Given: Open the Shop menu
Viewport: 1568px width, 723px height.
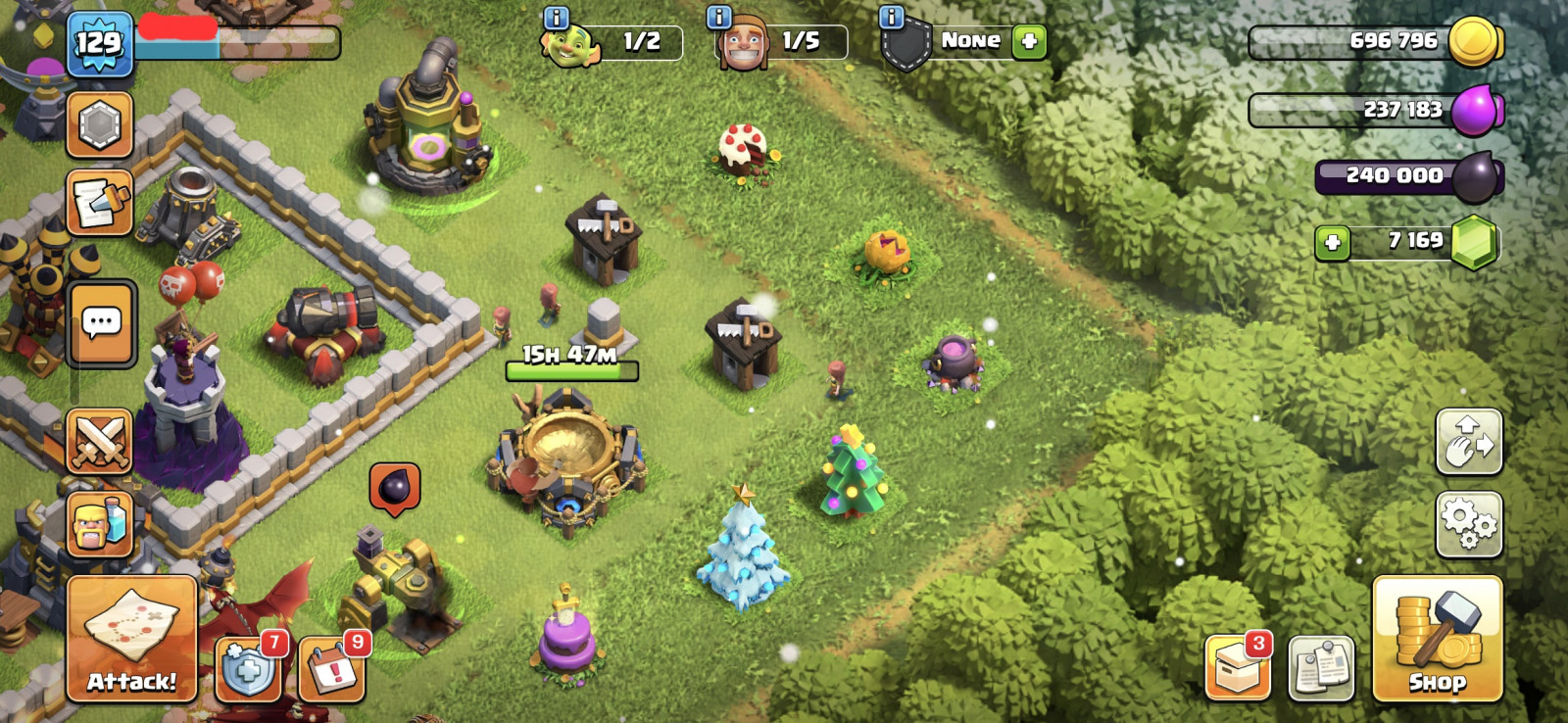Looking at the screenshot, I should [x=1437, y=638].
